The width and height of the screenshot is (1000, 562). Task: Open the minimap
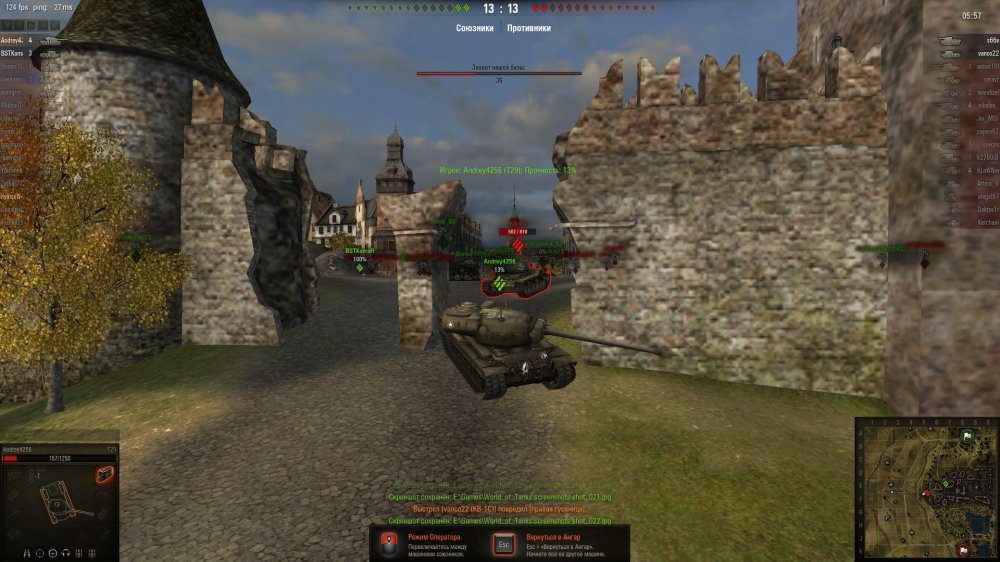point(926,489)
